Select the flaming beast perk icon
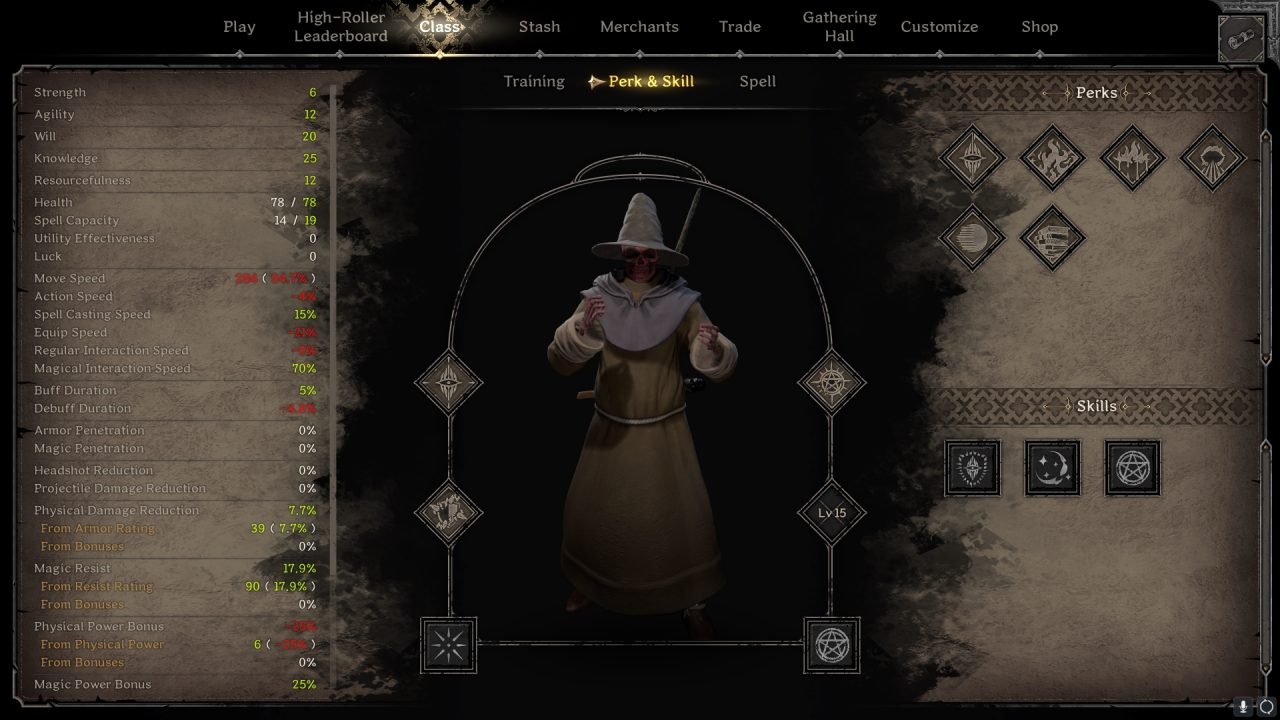Screen dimensions: 1280x720 (1051, 158)
